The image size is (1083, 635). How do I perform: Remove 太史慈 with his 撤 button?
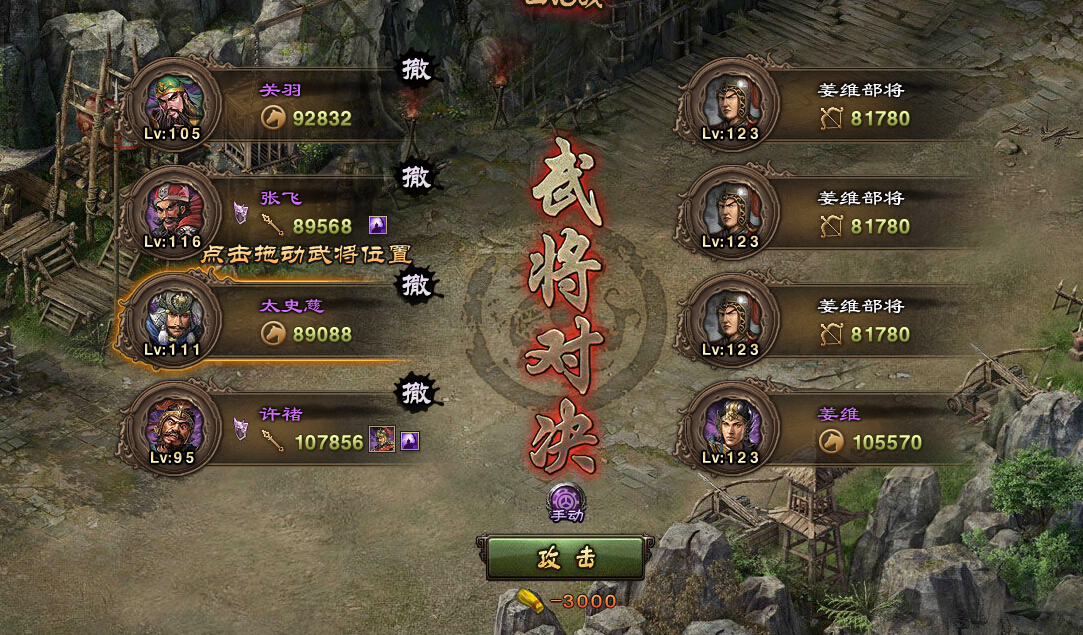point(416,285)
